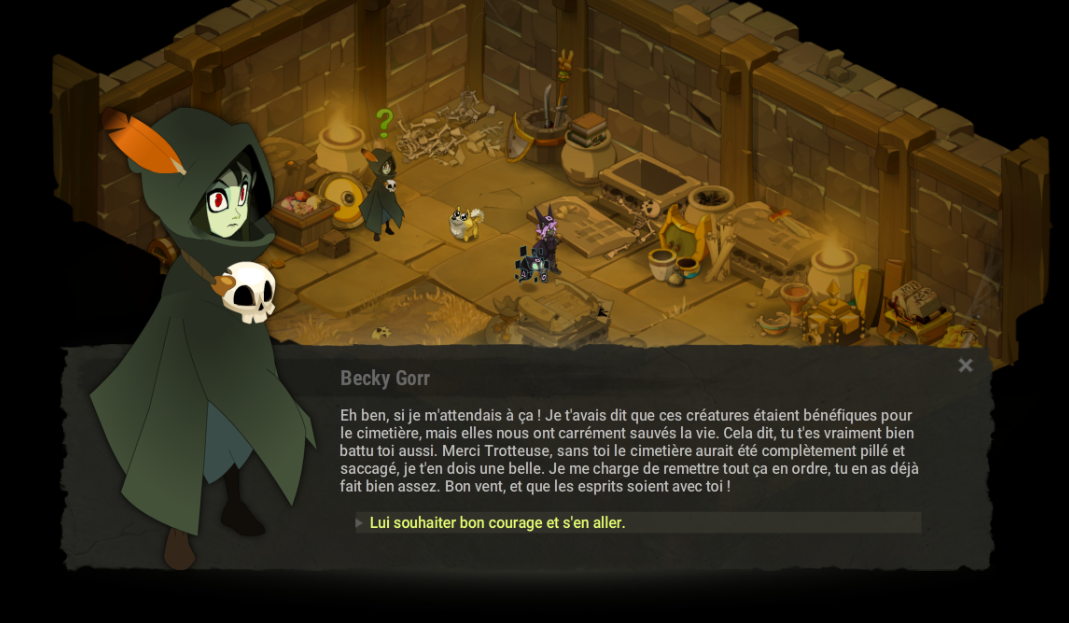Choose "Lui souhaiter bon courage et s'en aller" reply

coord(497,523)
